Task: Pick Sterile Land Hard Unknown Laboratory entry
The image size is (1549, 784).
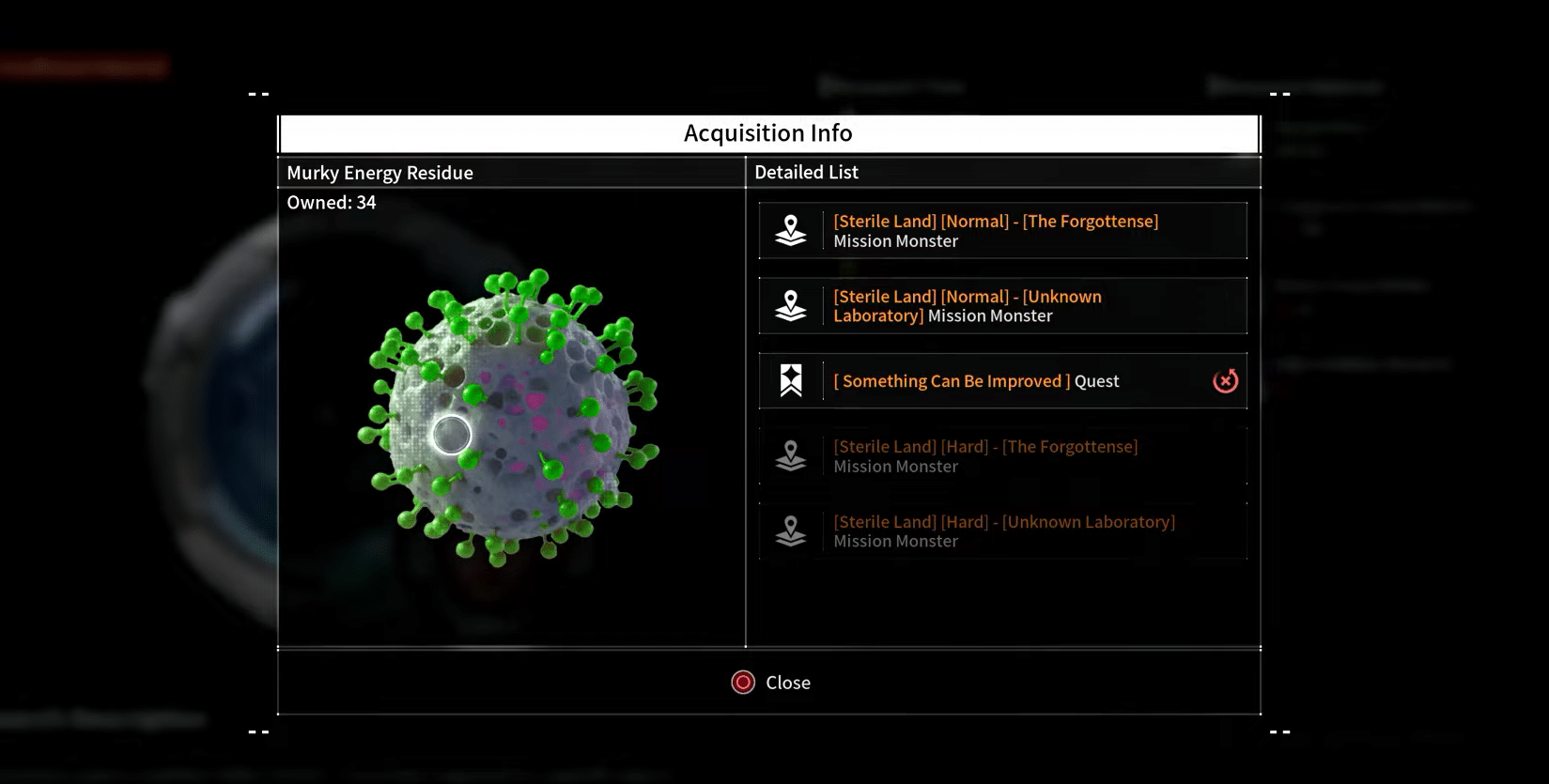Action: click(1002, 531)
